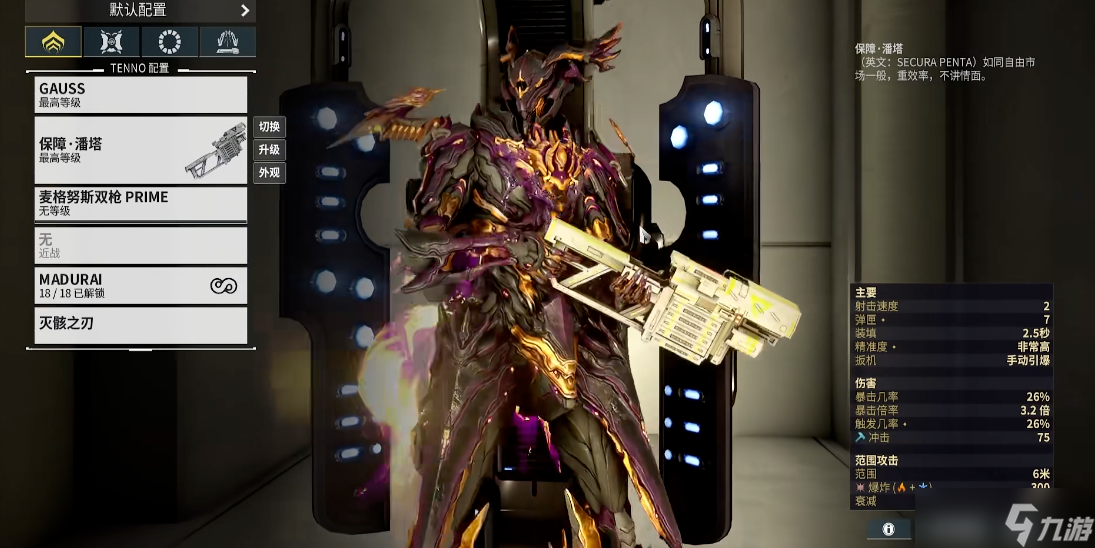The width and height of the screenshot is (1095, 548).
Task: Click the info button below weapon stats
Action: coord(888,528)
